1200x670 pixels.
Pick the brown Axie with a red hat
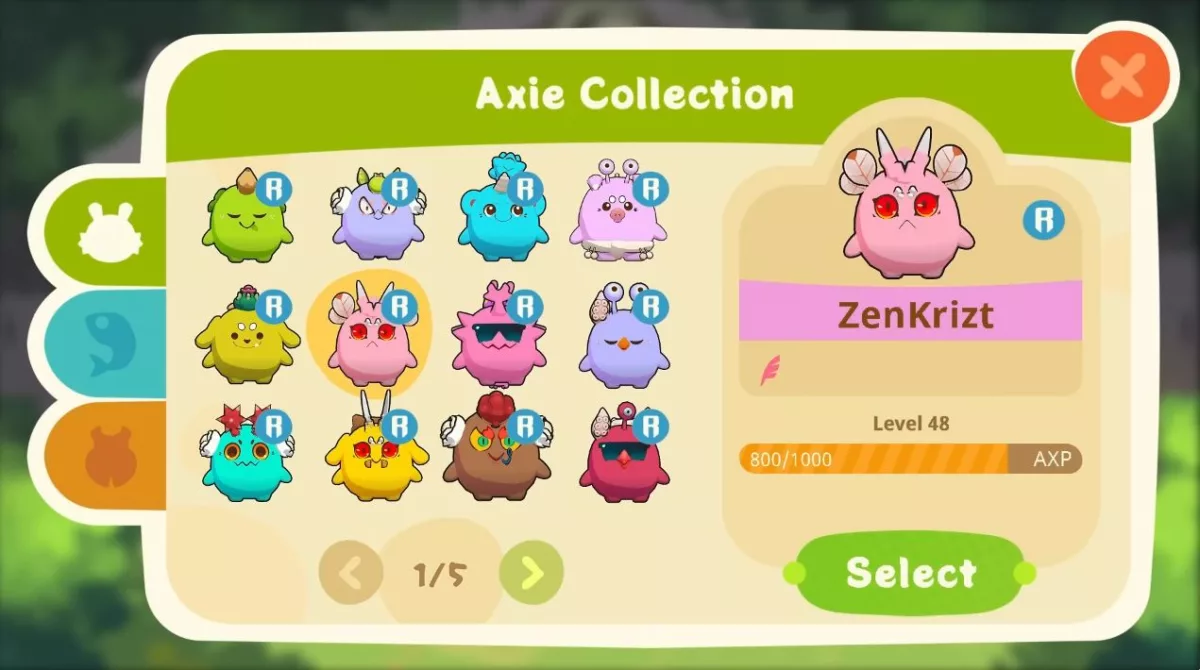click(497, 455)
